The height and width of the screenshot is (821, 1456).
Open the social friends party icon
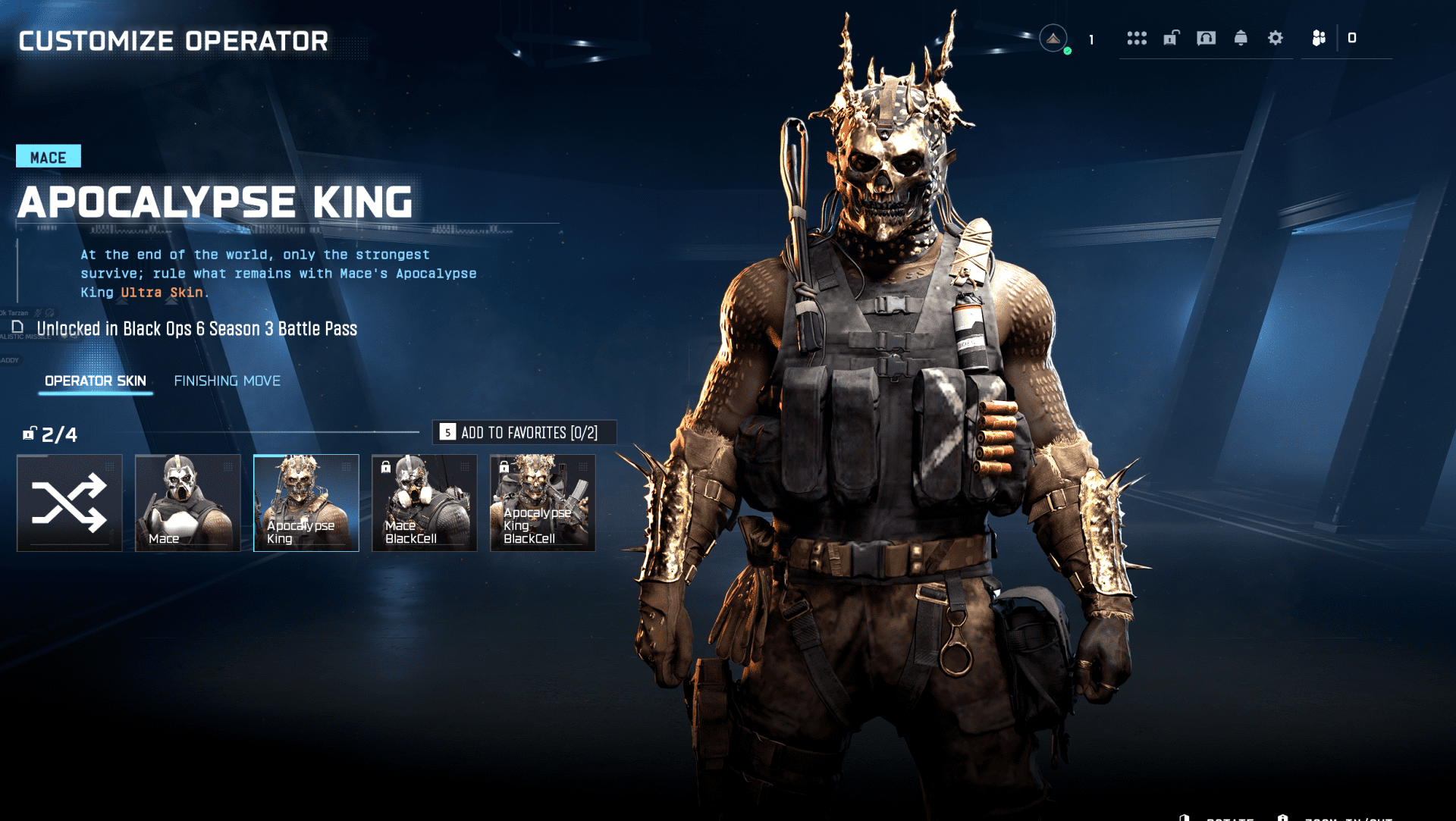[x=1319, y=38]
